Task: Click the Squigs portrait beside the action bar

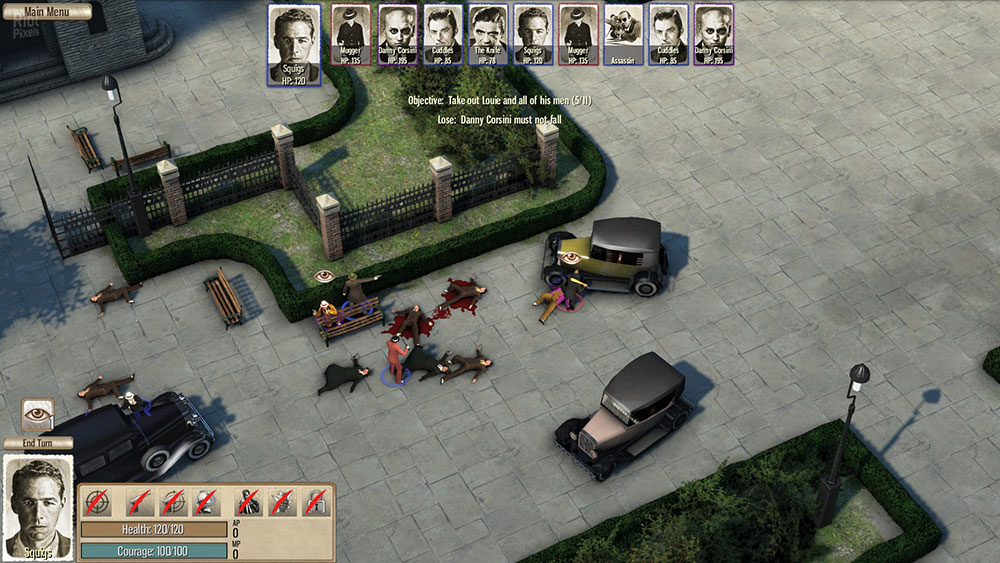Action: point(38,508)
